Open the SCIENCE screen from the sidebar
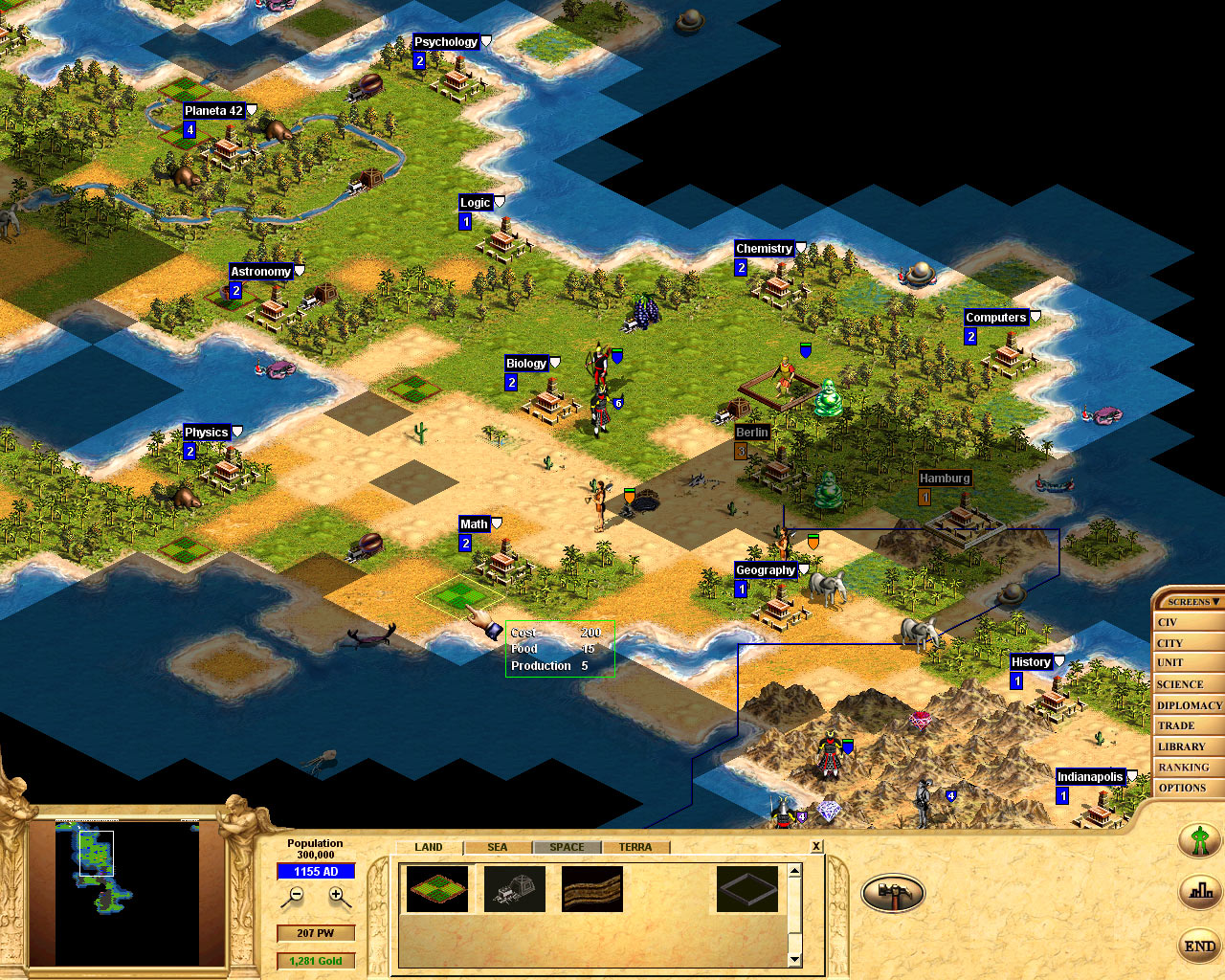1225x980 pixels. coord(1189,683)
